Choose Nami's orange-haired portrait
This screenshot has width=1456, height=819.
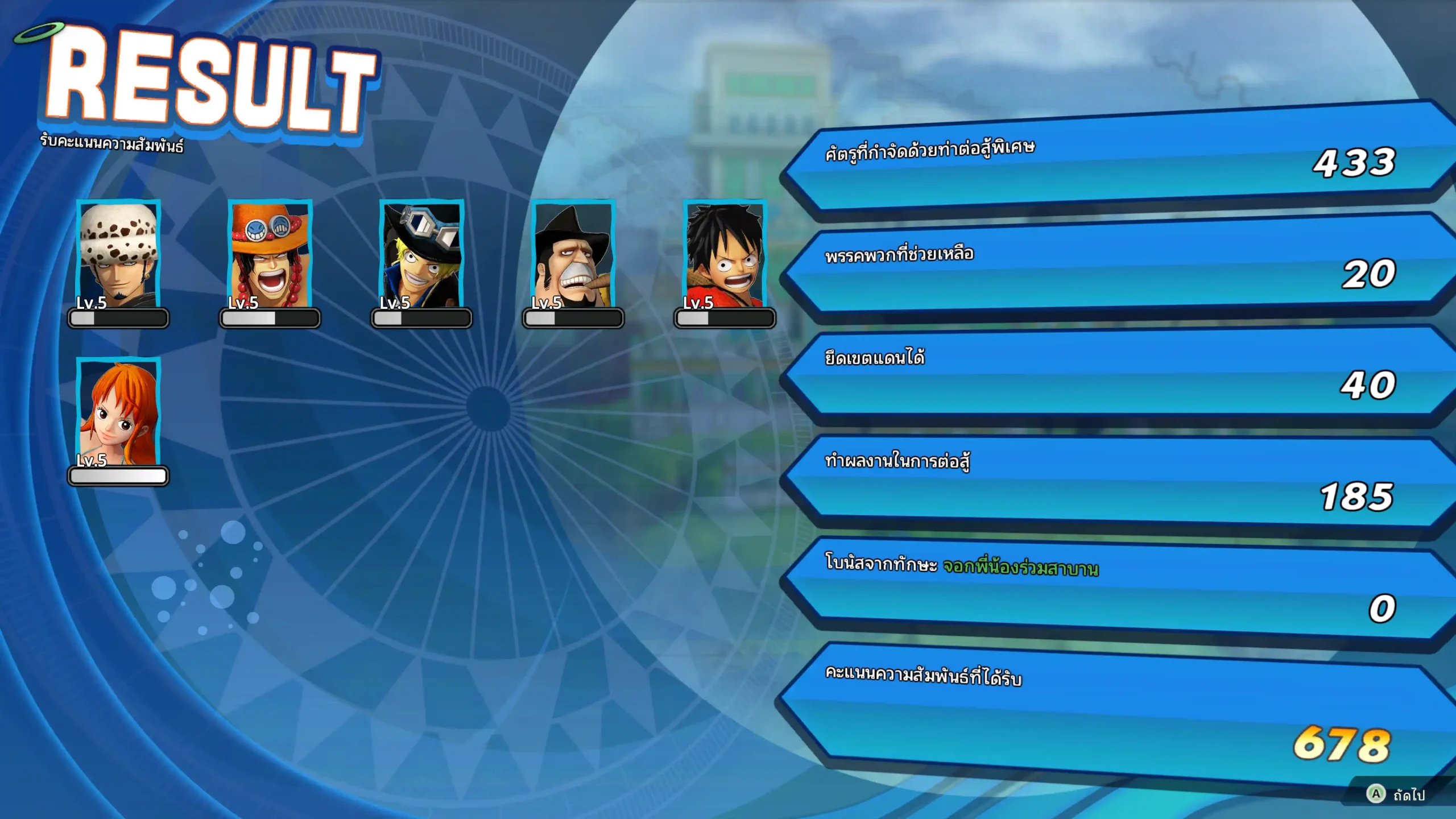pos(118,412)
